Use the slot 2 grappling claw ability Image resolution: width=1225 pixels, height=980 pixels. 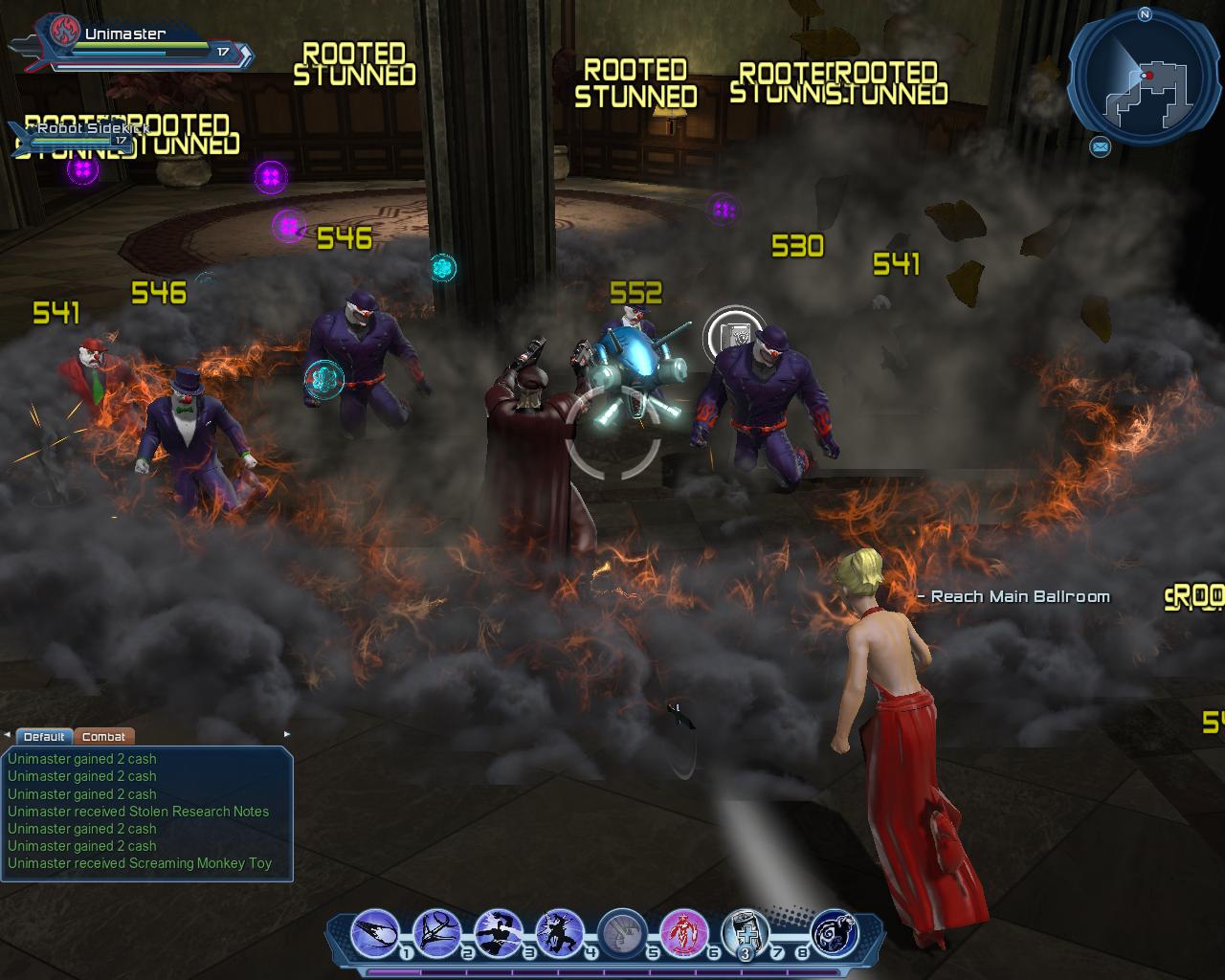pos(436,932)
